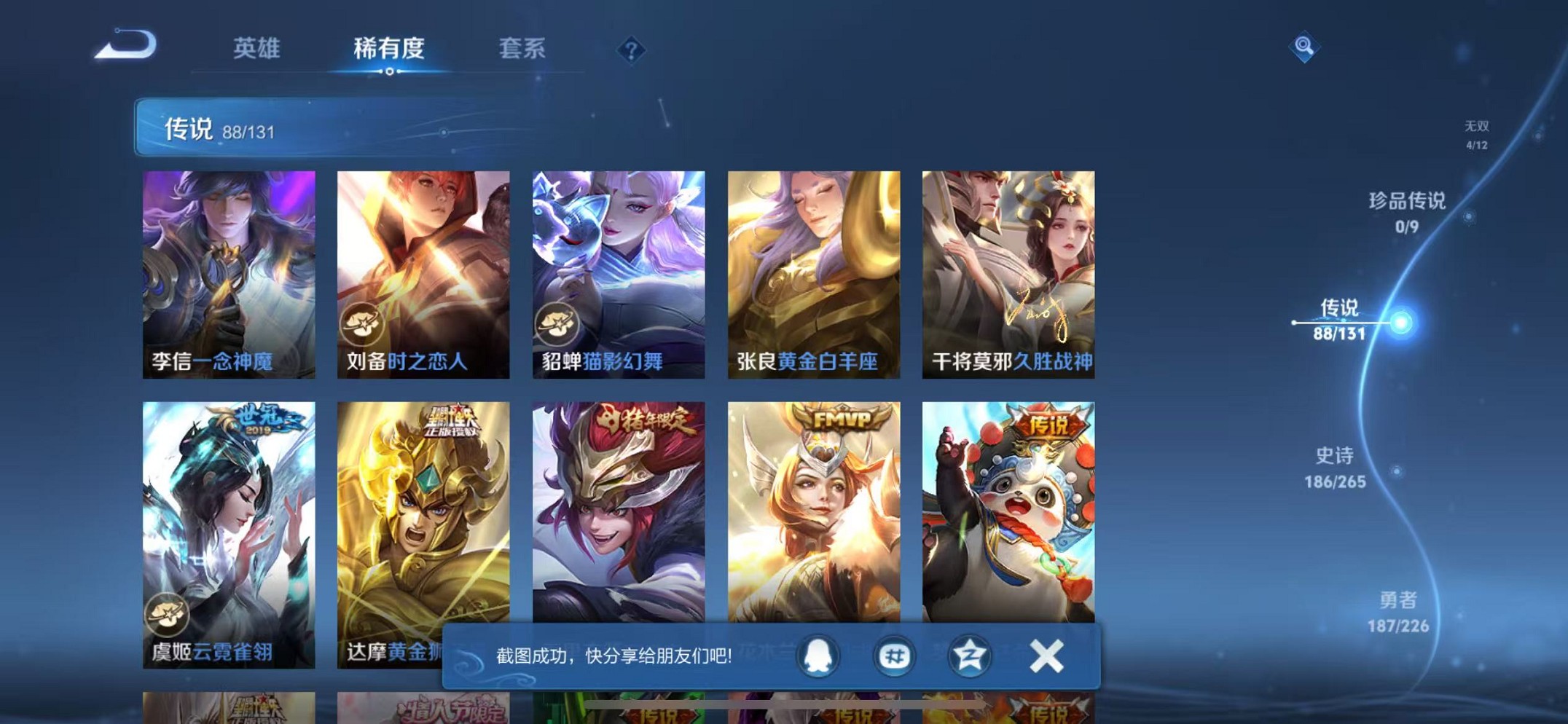The height and width of the screenshot is (724, 1568).
Task: Dismiss the share prompt with the X
Action: click(1045, 657)
